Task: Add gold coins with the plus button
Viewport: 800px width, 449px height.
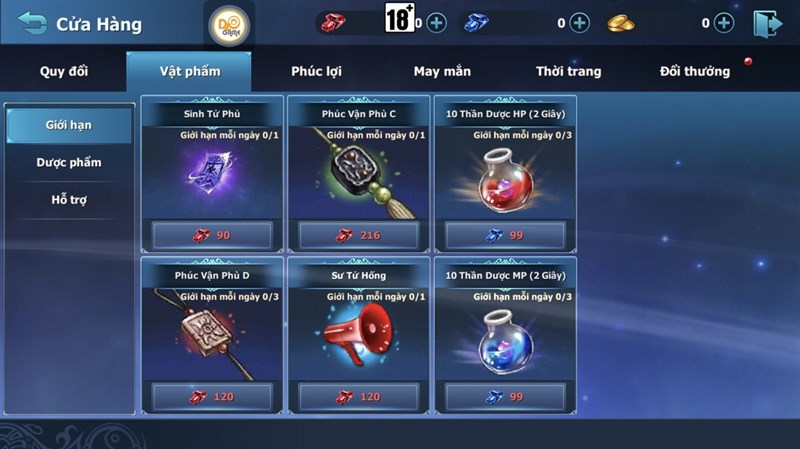Action: [x=724, y=23]
